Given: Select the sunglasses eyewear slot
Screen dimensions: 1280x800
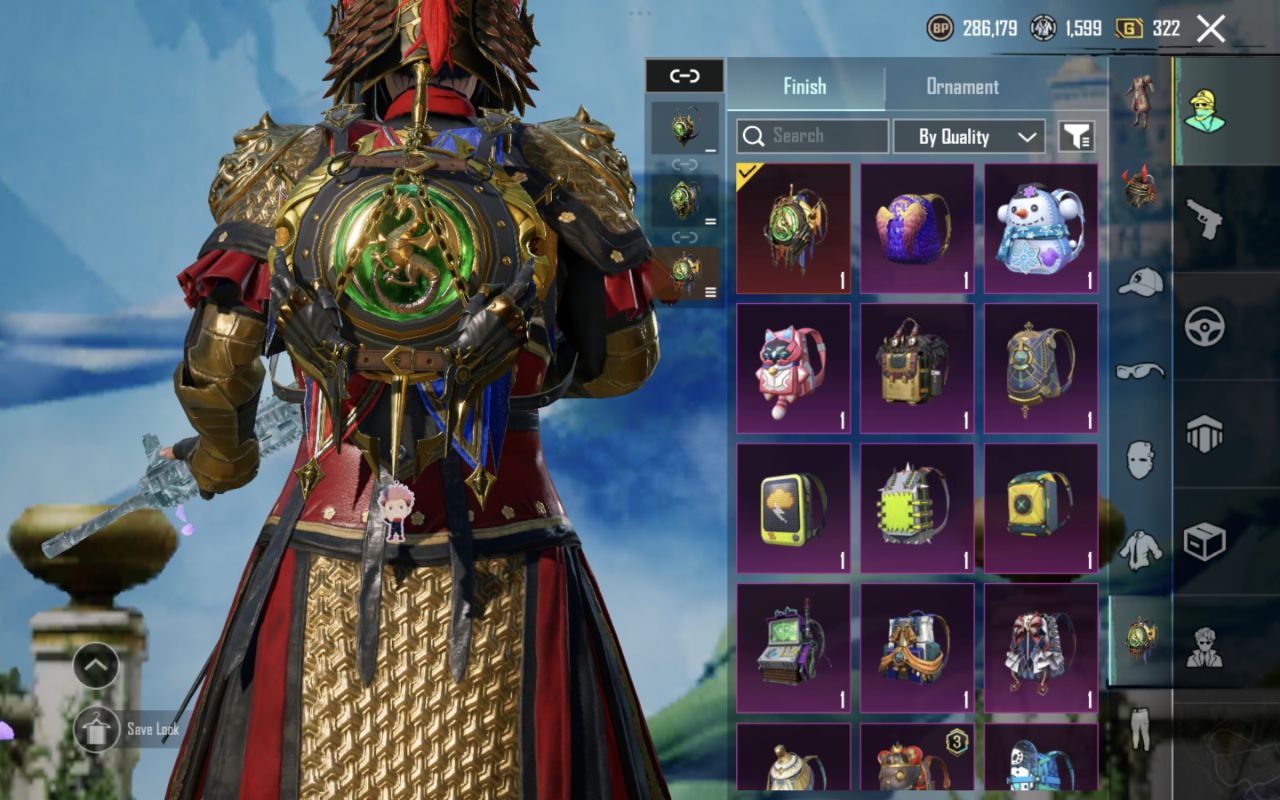Looking at the screenshot, I should (x=1140, y=371).
